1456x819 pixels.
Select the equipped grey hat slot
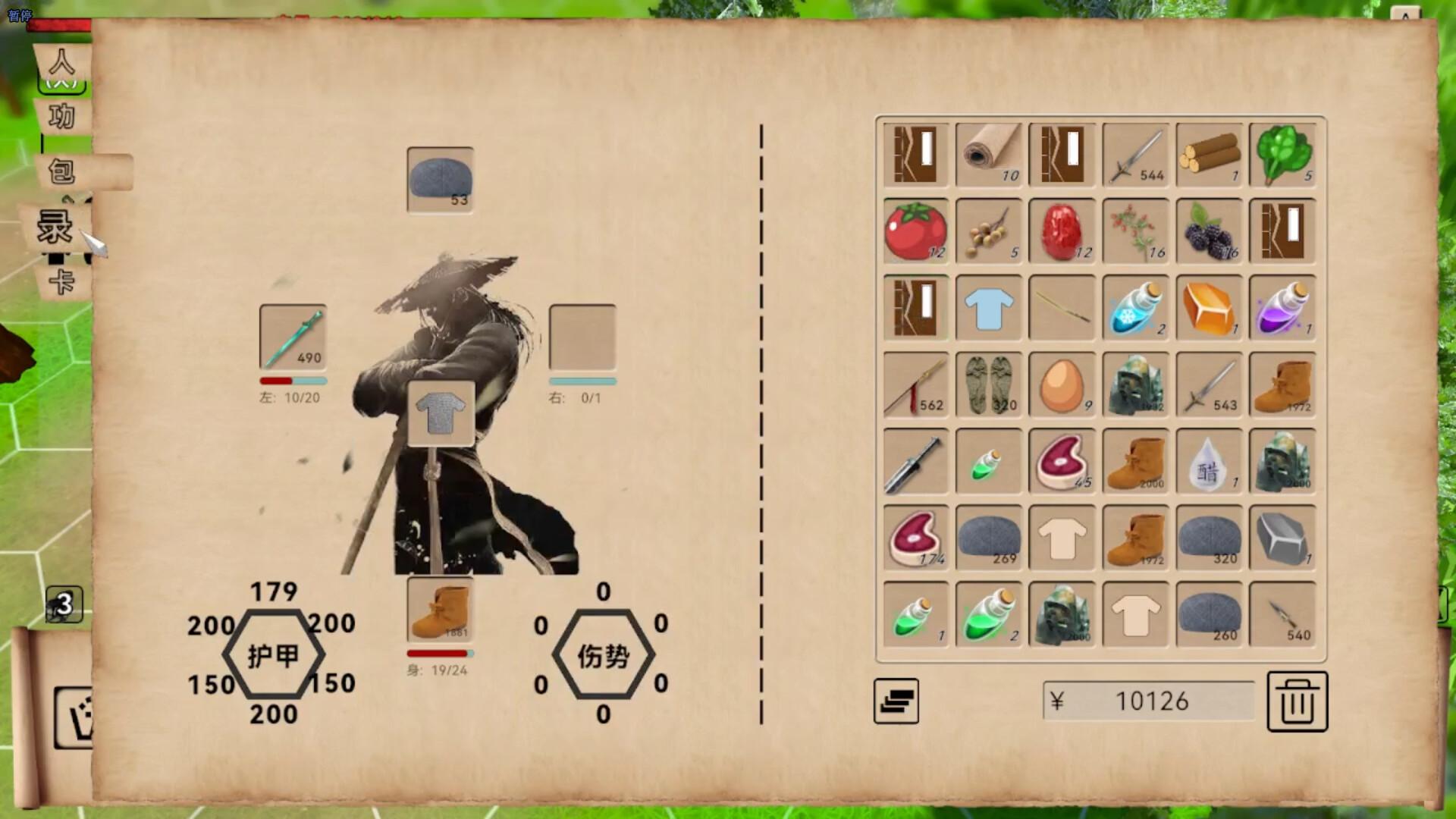[440, 180]
